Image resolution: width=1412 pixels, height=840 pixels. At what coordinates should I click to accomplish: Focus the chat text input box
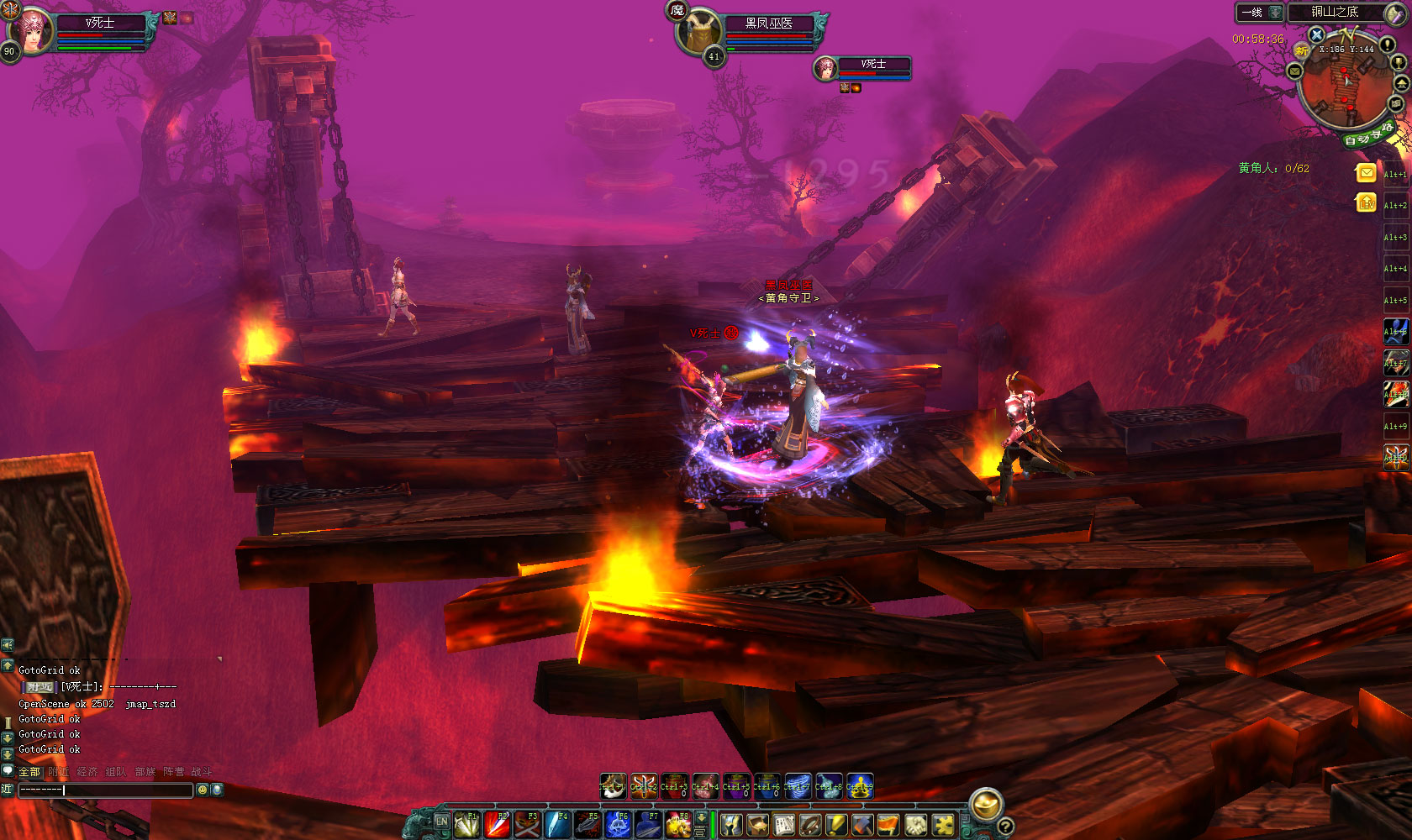point(106,790)
